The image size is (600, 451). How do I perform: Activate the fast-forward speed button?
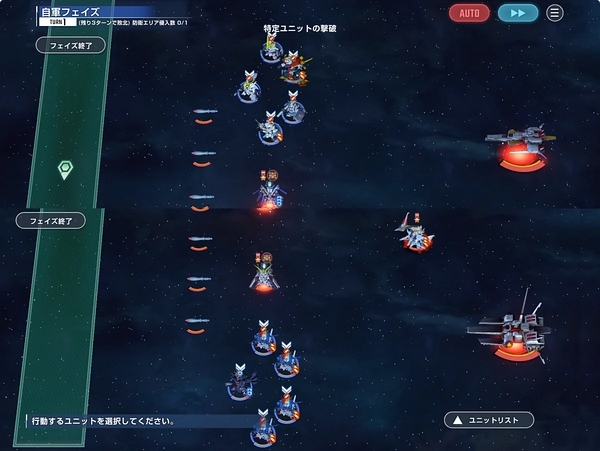click(517, 13)
